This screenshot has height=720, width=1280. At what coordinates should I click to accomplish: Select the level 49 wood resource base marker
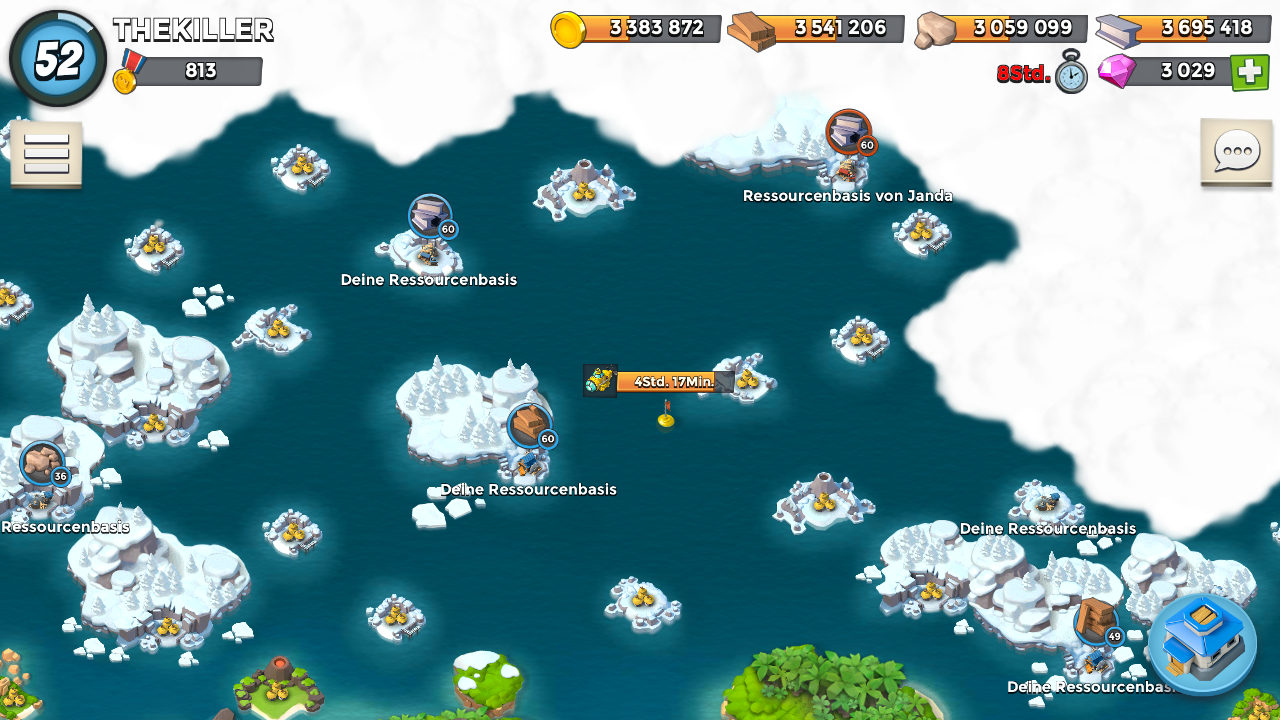coord(1096,622)
